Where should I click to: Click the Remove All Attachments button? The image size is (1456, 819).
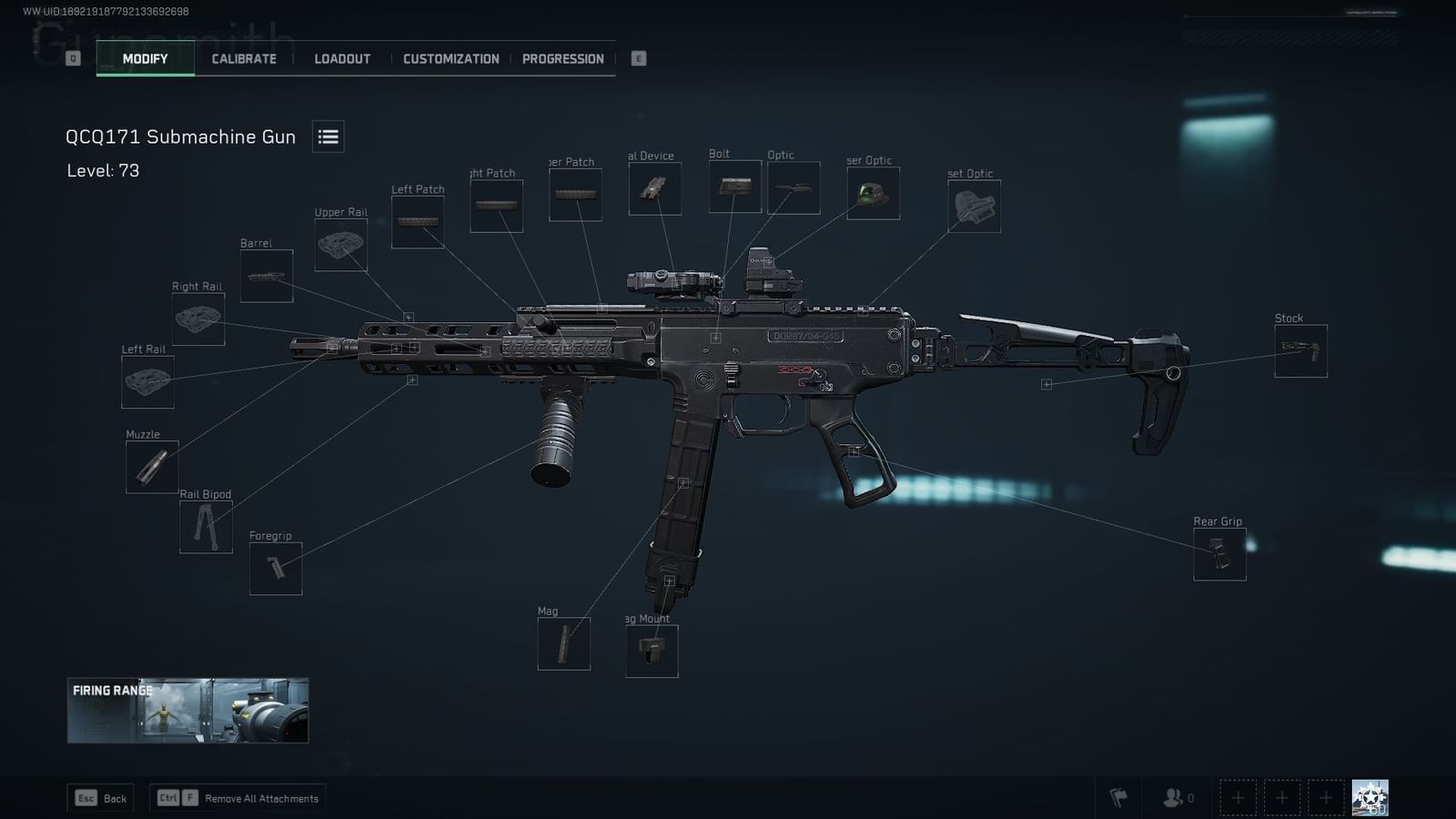pos(238,797)
